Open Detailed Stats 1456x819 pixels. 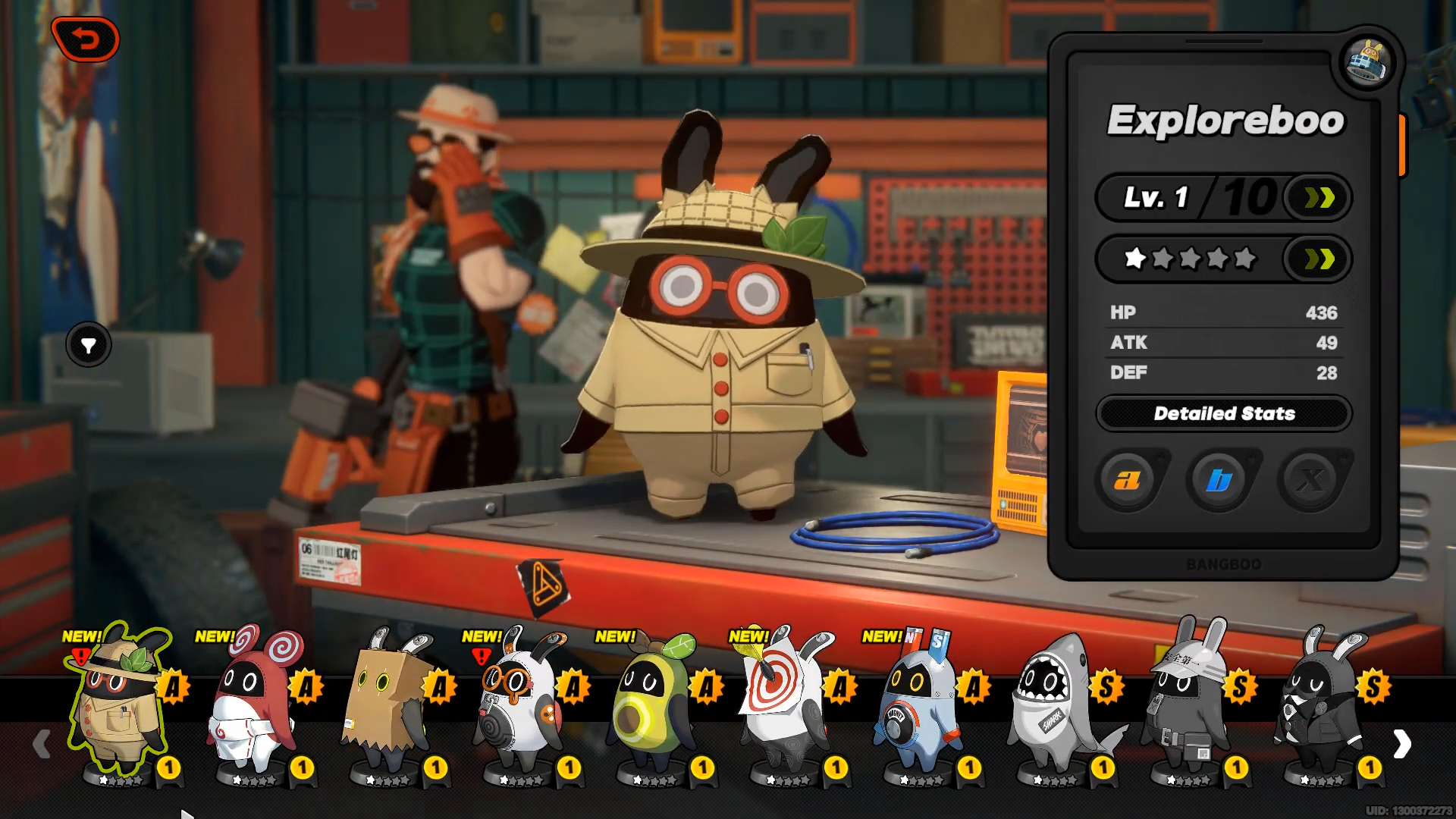[x=1223, y=414]
